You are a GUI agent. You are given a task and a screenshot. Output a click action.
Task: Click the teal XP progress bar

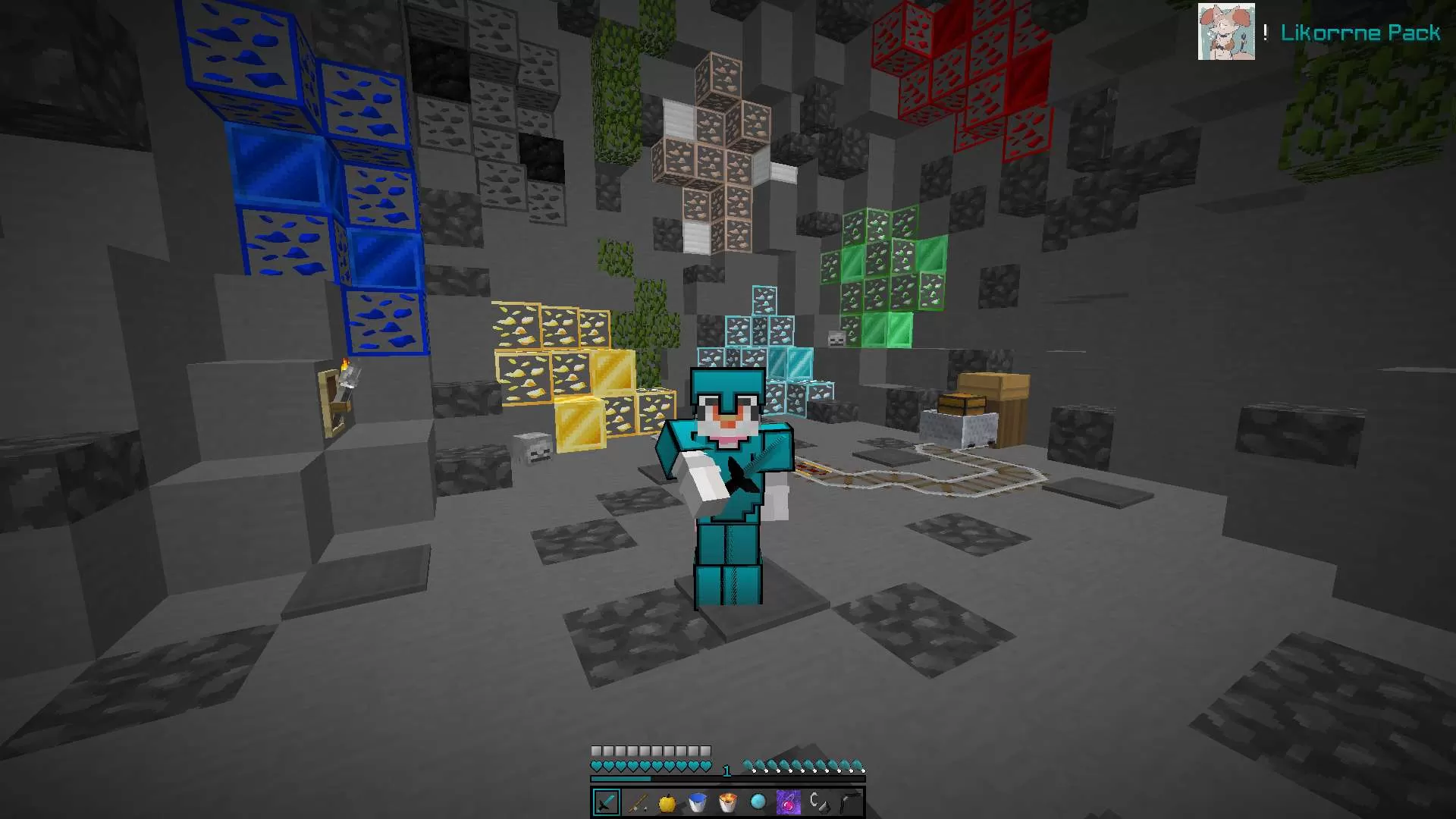622,778
